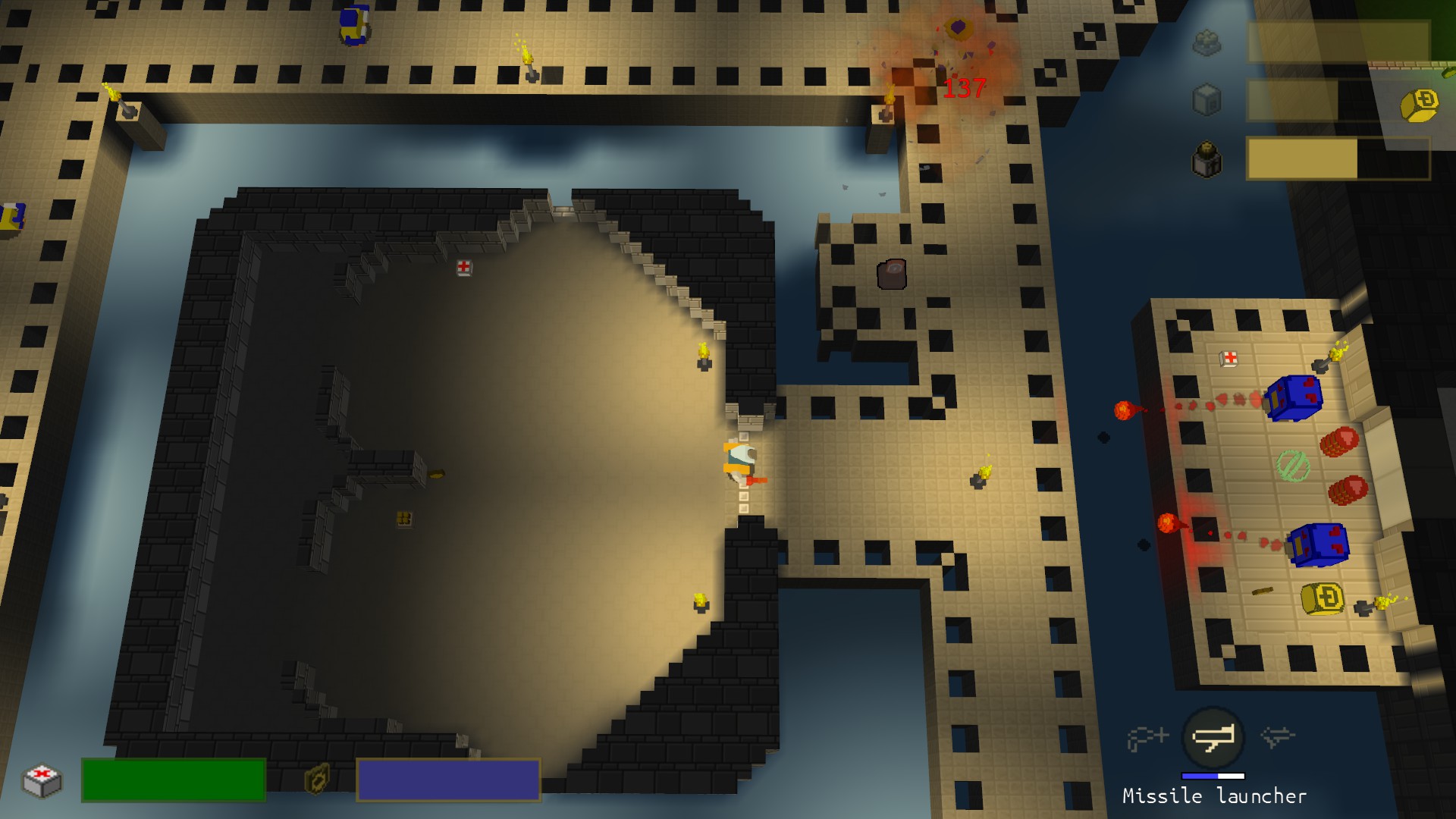Click the squad icon in the top-right HUD
Screen dimensions: 1456x819
[1207, 43]
